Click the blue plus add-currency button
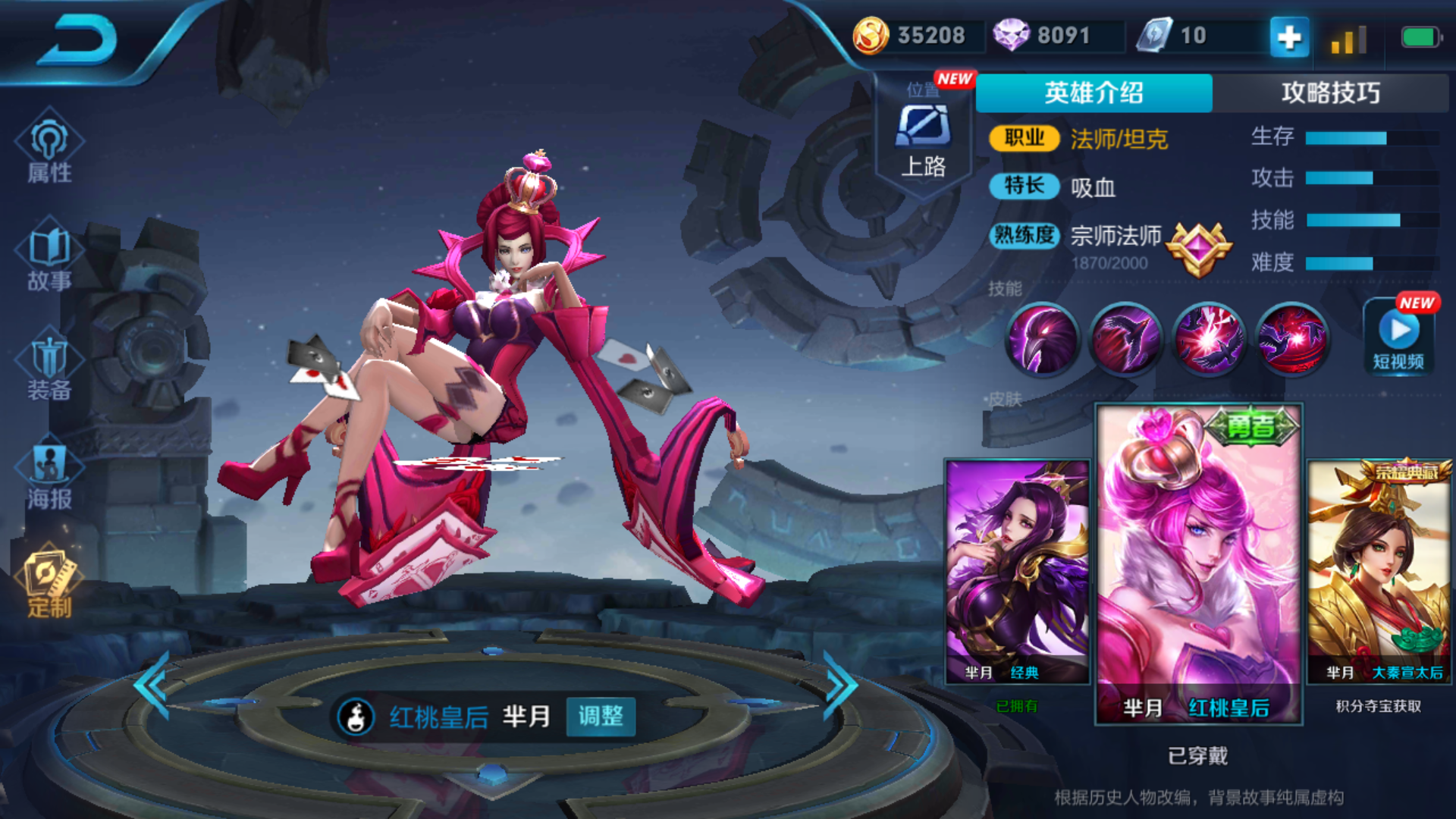The width and height of the screenshot is (1456, 819). coord(1289,36)
